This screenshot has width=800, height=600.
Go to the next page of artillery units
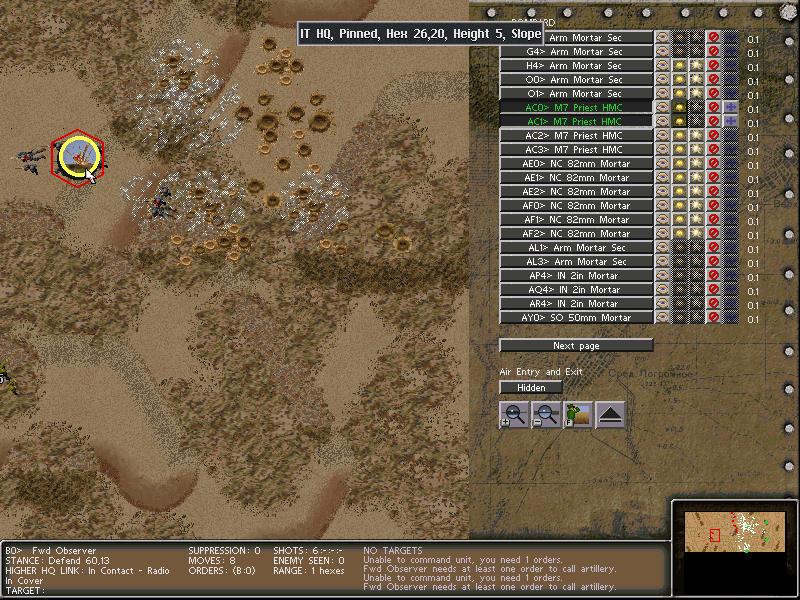(x=576, y=346)
